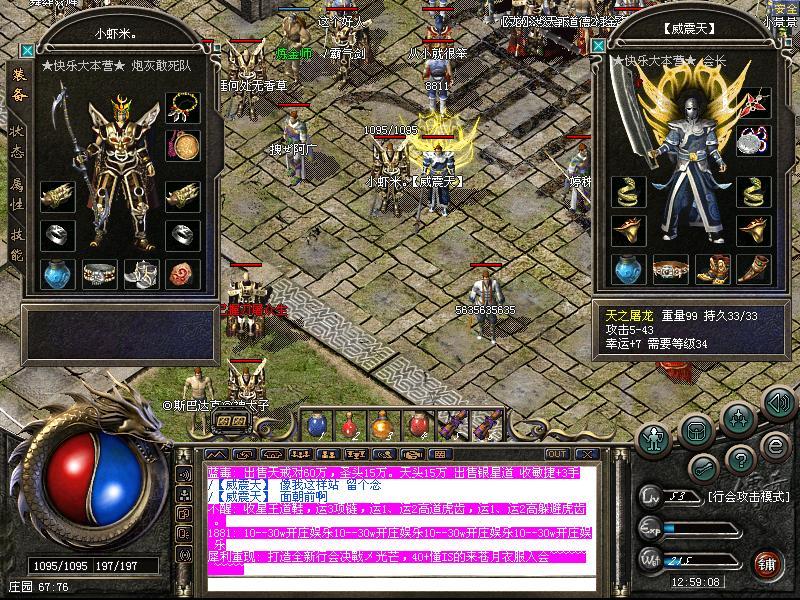Toggle the sound speaker button
Screen dimensions: 800x600
coord(778,403)
